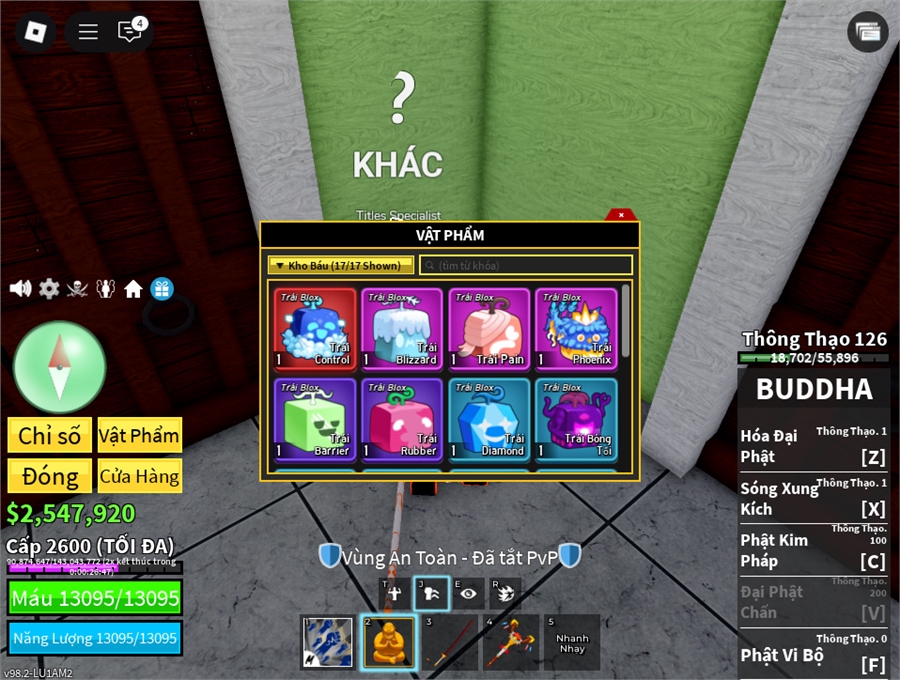Image resolution: width=900 pixels, height=680 pixels.
Task: Open the Roblox main menu
Action: pyautogui.click(x=36, y=32)
